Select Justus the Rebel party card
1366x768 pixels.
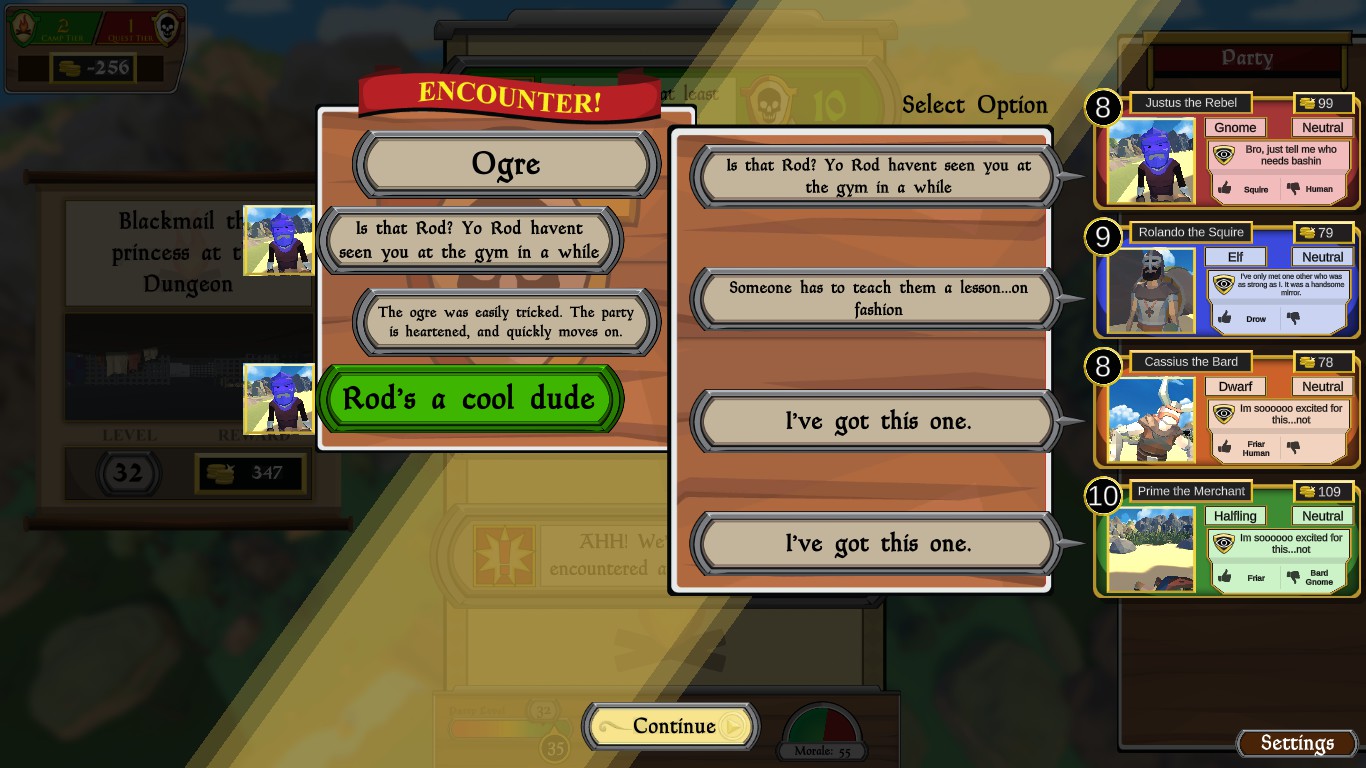(x=1227, y=150)
